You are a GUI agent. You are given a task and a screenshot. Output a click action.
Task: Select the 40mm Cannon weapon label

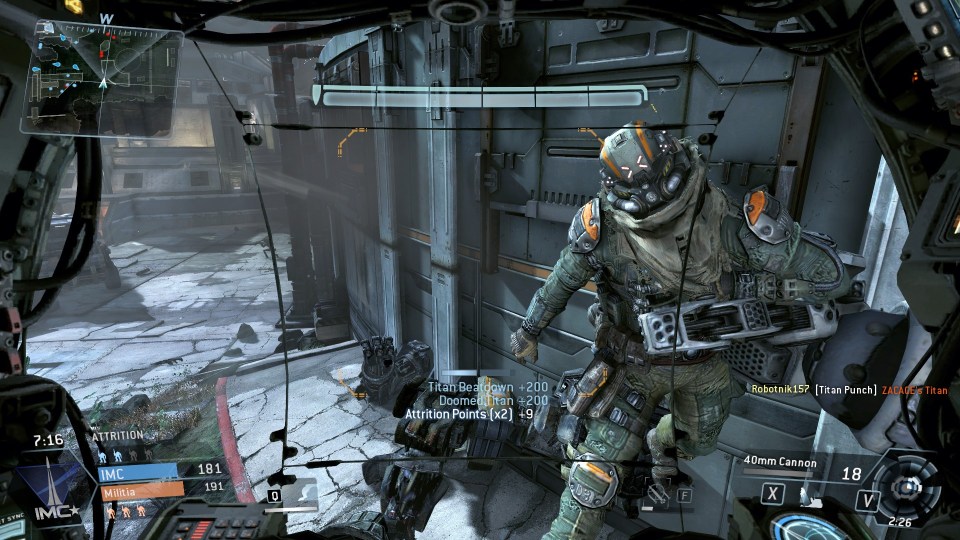781,462
